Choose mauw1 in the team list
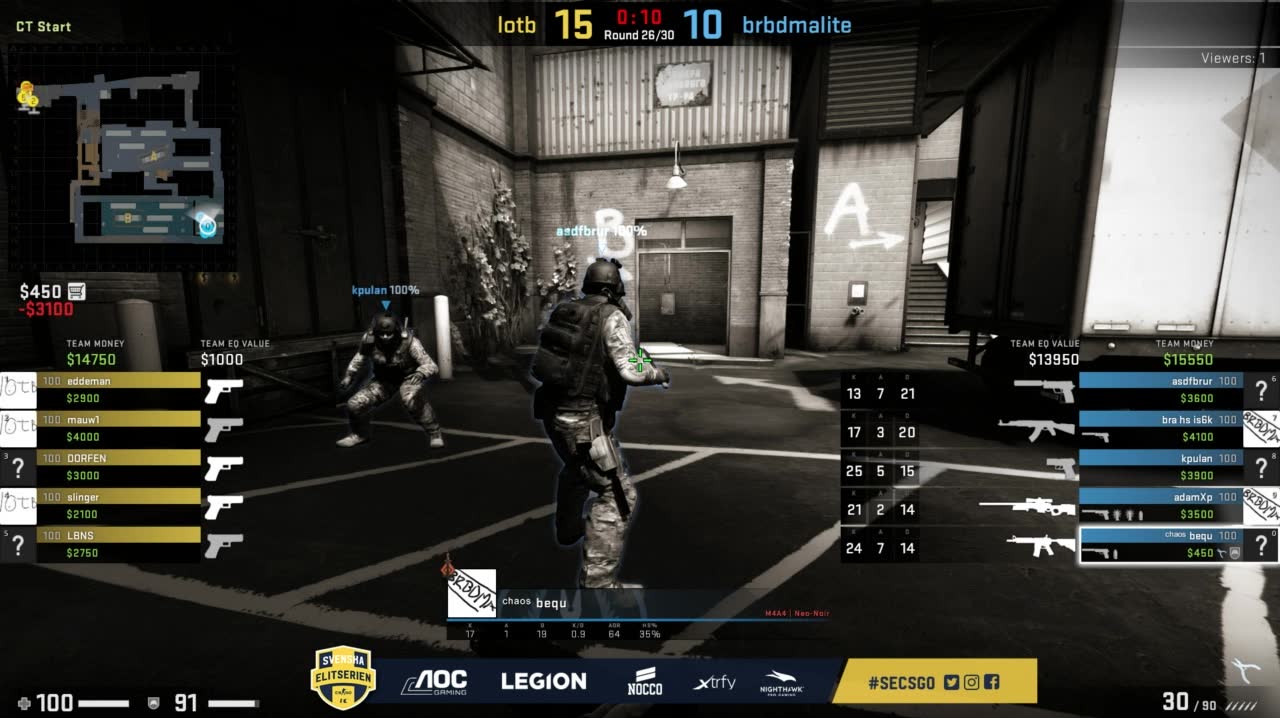 pos(118,428)
